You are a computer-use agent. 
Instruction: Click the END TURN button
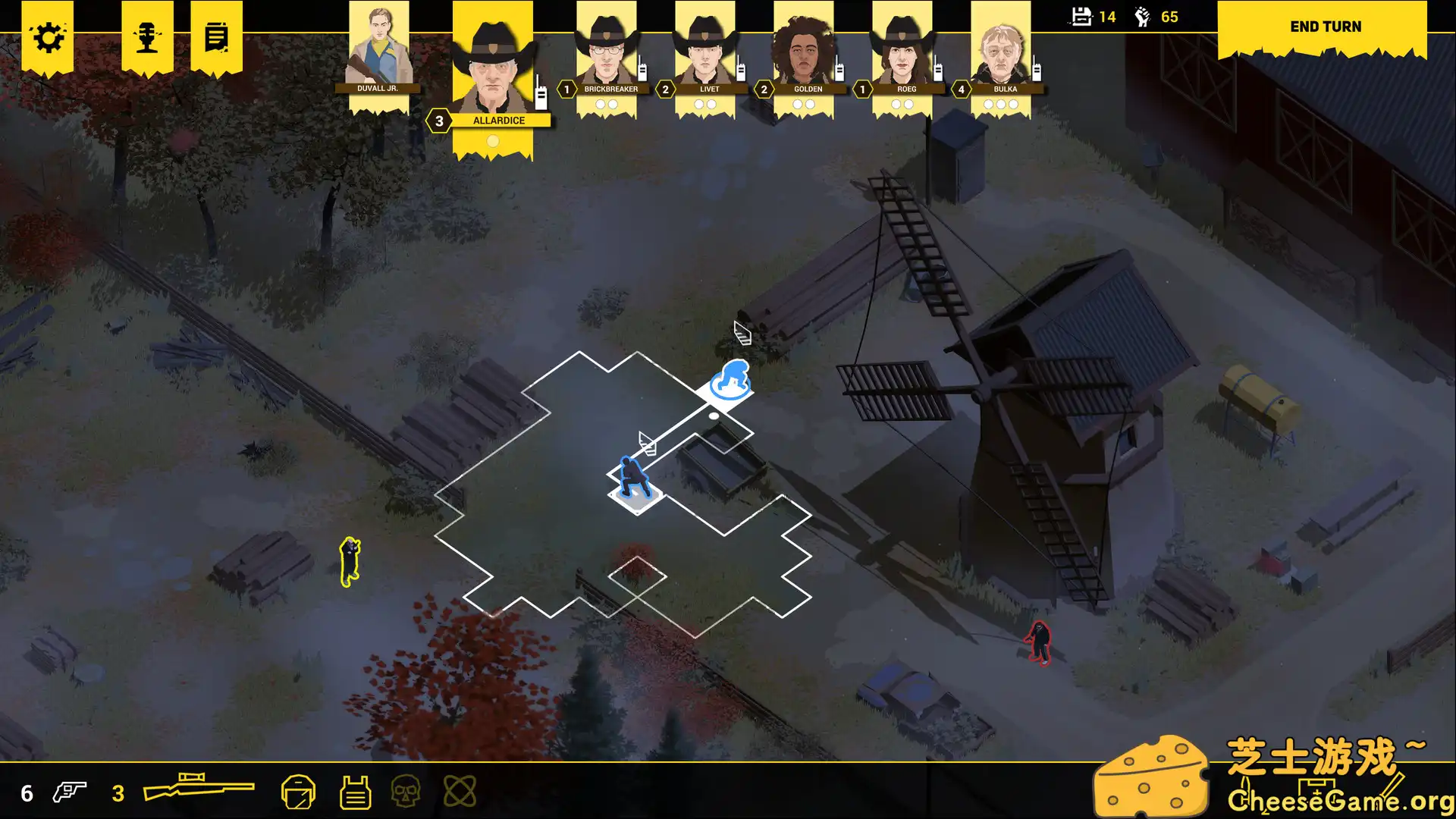click(1324, 27)
